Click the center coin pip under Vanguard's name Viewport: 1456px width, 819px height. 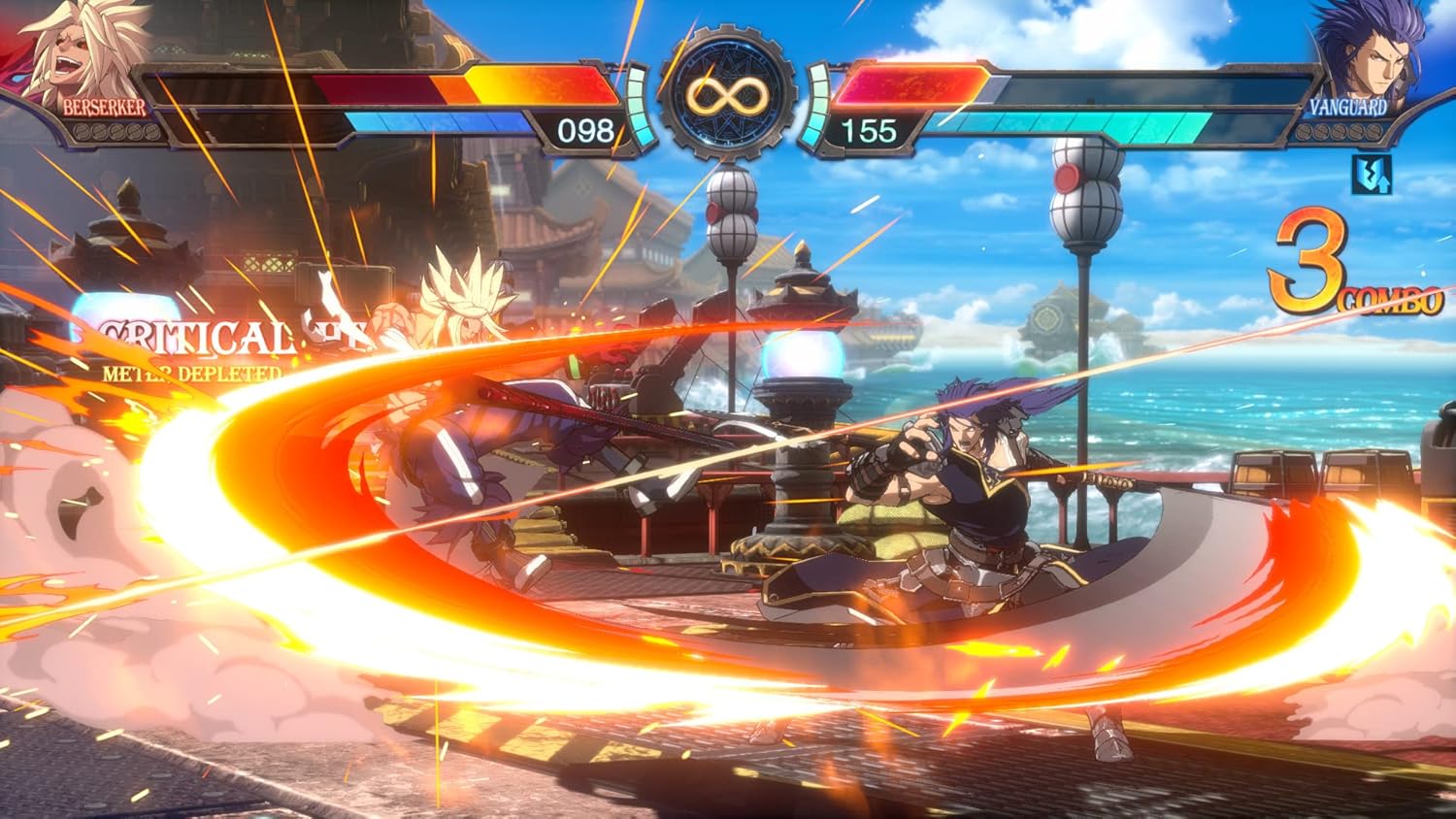[1340, 131]
